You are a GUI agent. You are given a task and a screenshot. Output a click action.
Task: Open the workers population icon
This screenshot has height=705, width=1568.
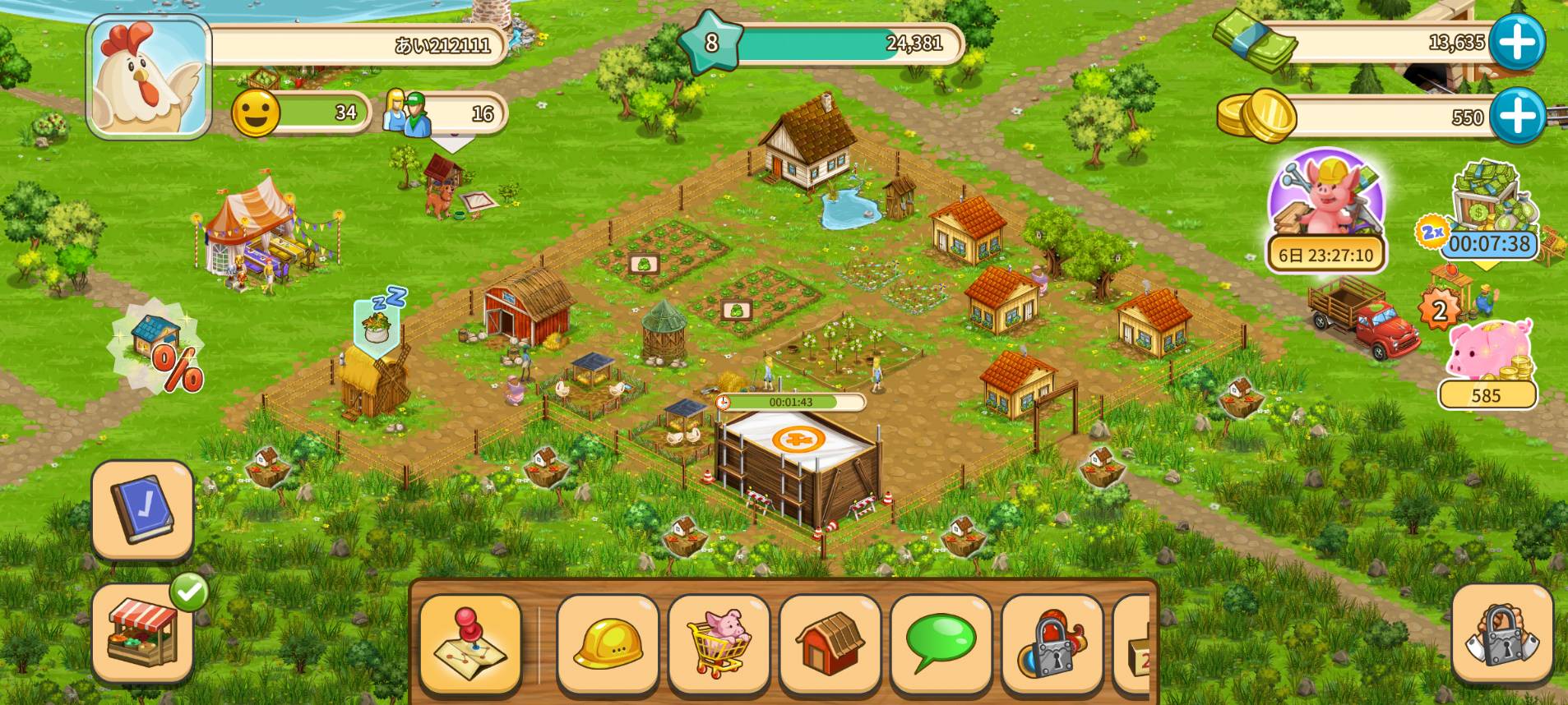pyautogui.click(x=407, y=112)
